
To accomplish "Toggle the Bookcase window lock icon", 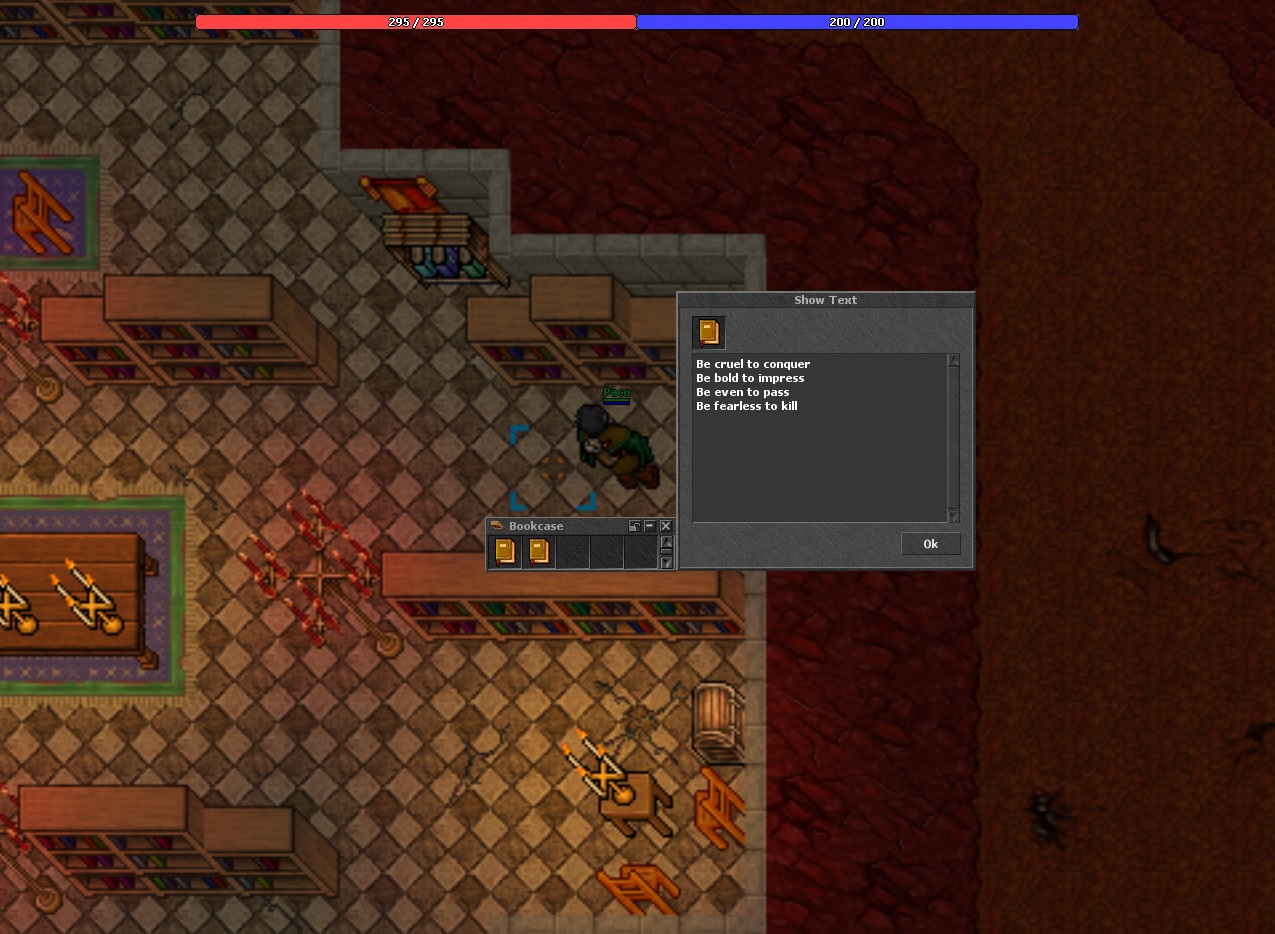I will 635,526.
